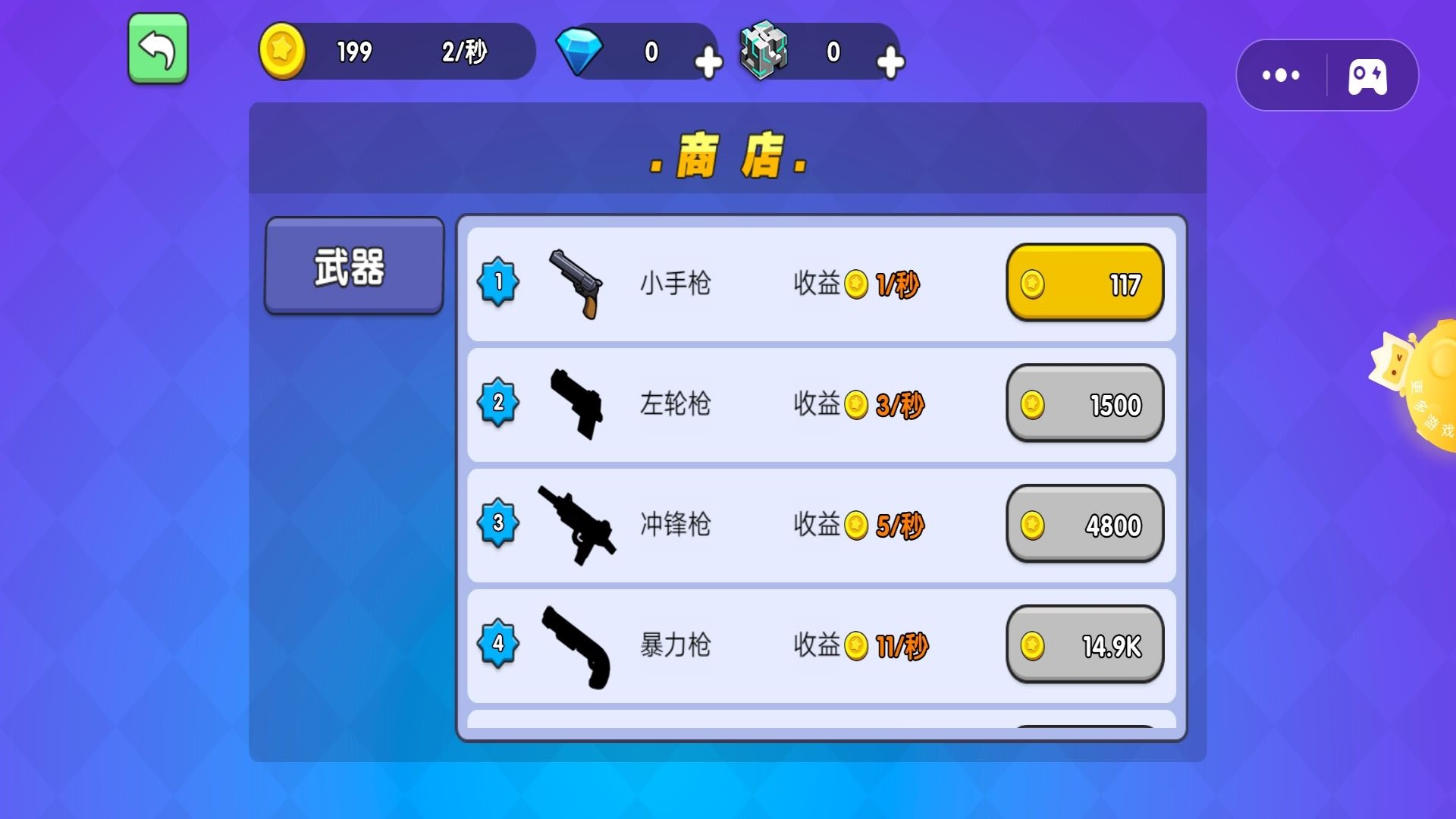
Task: Click the level 1 blue badge icon
Action: [498, 282]
